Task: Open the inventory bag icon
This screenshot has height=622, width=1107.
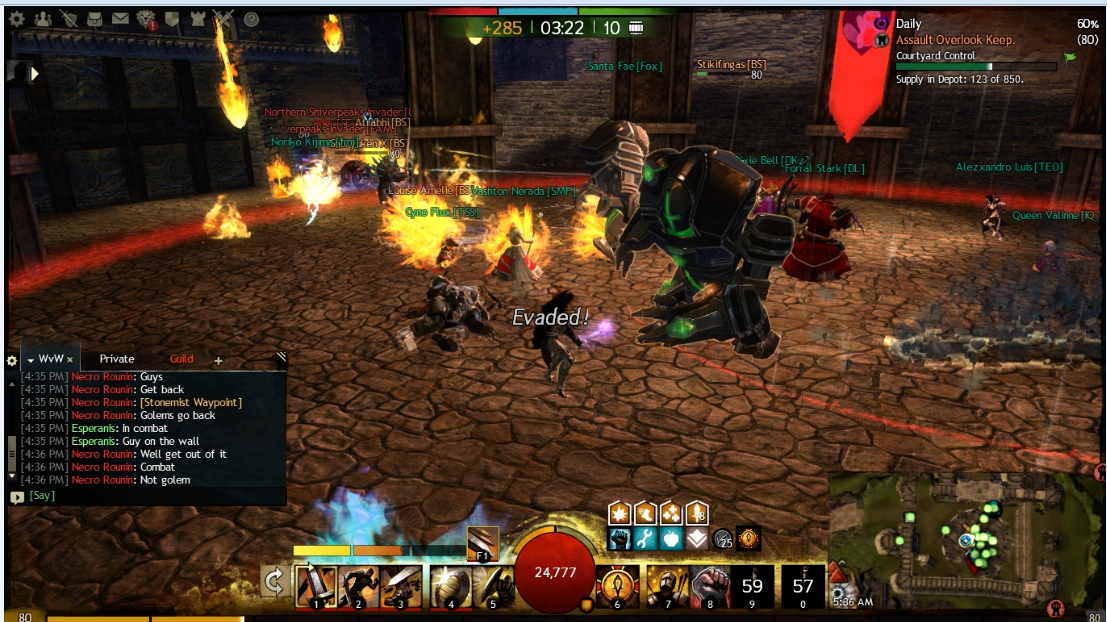Action: [94, 18]
